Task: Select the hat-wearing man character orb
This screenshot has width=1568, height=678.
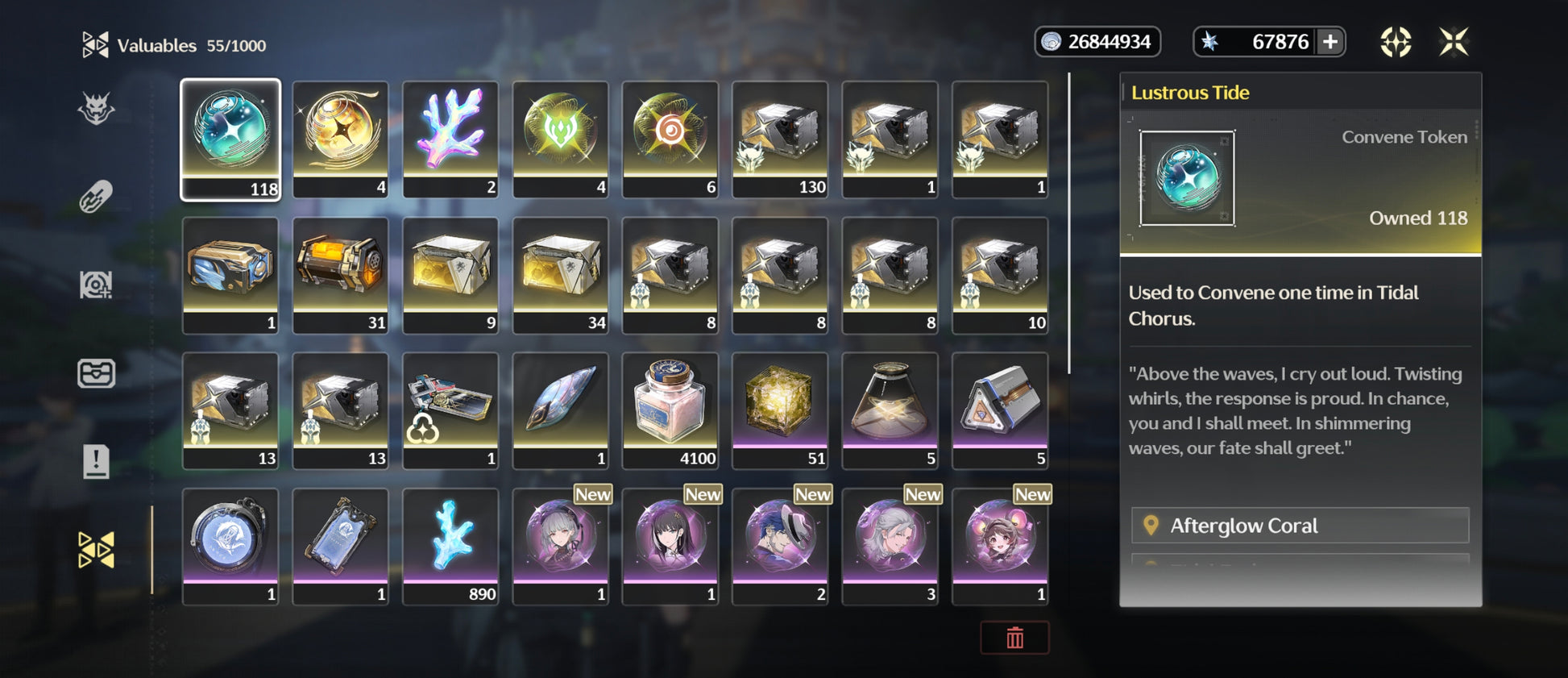Action: [x=780, y=546]
